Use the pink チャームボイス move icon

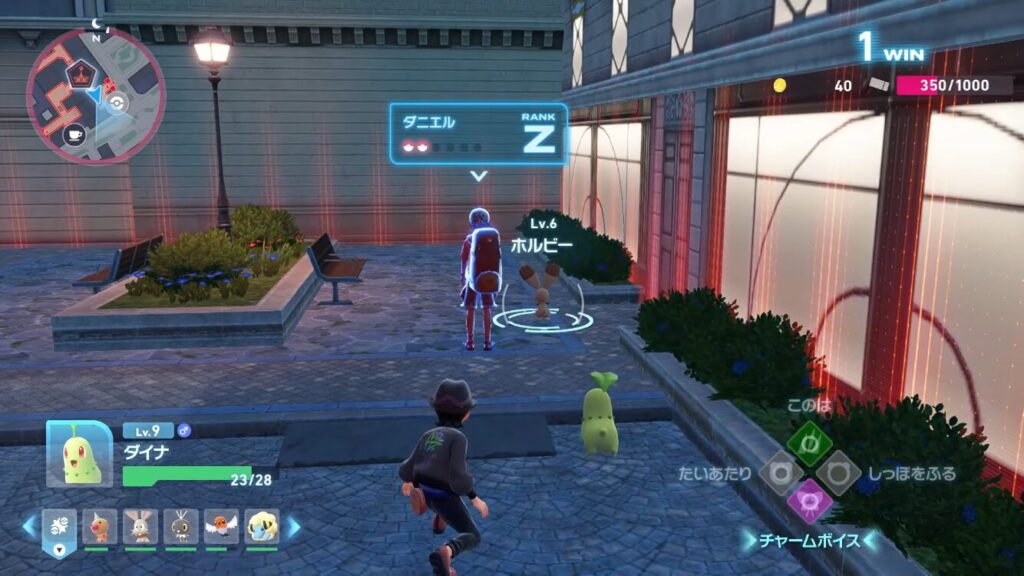click(808, 500)
